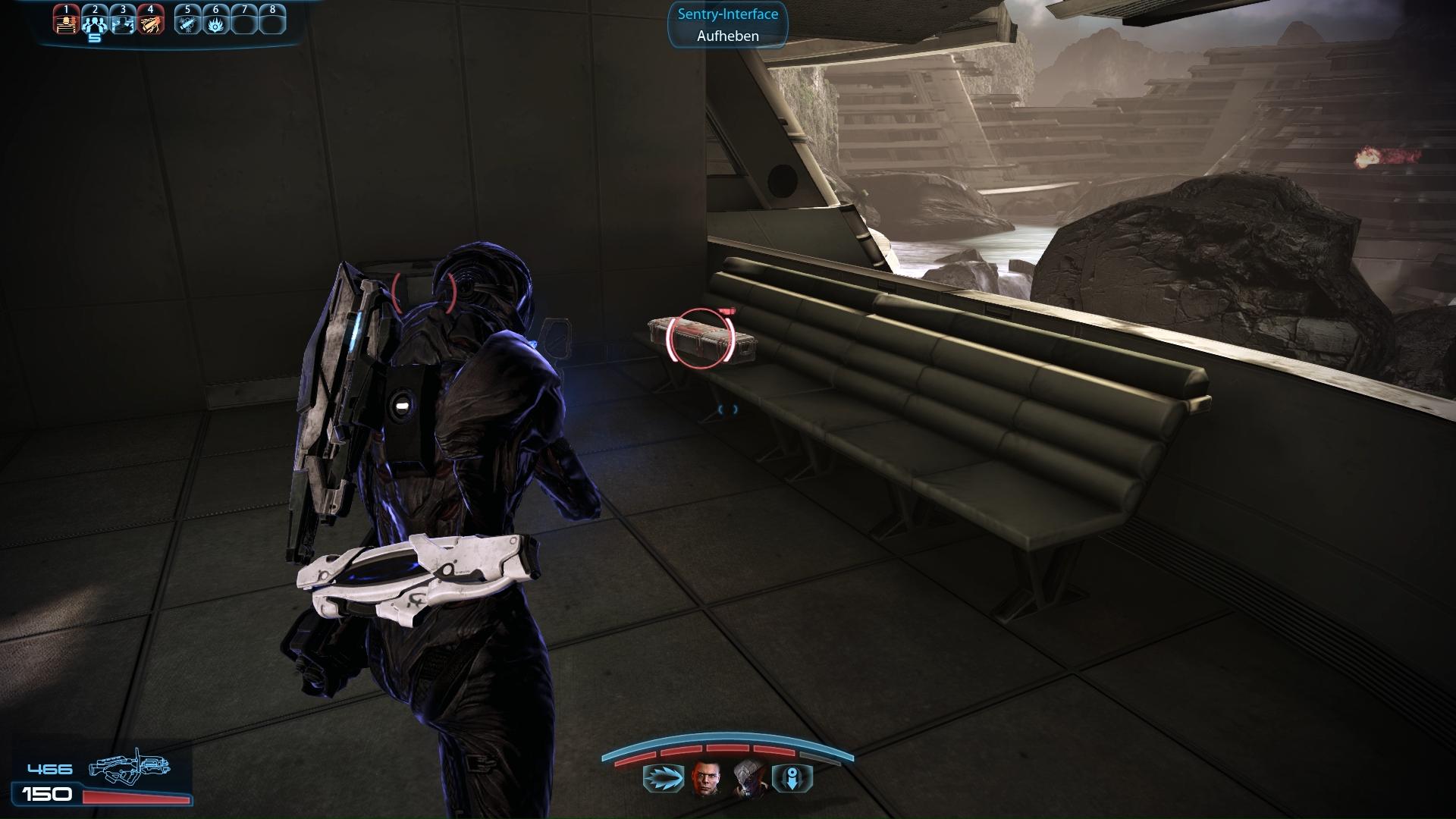Click the Sentry-Interface Aufheben prompt

pos(727,25)
